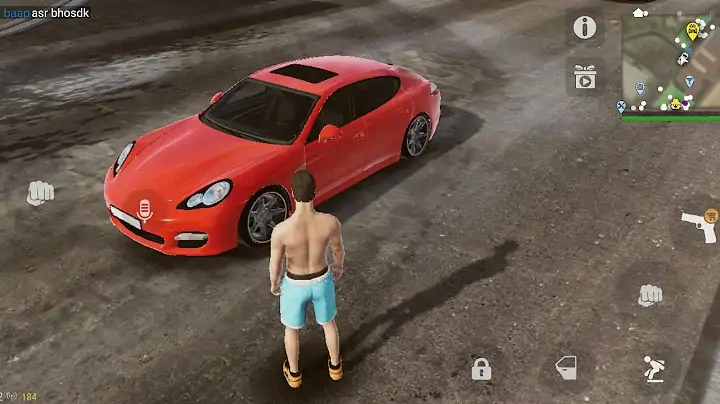Viewport: 720px width, 404px height.
Task: Open the info button
Action: point(585,28)
